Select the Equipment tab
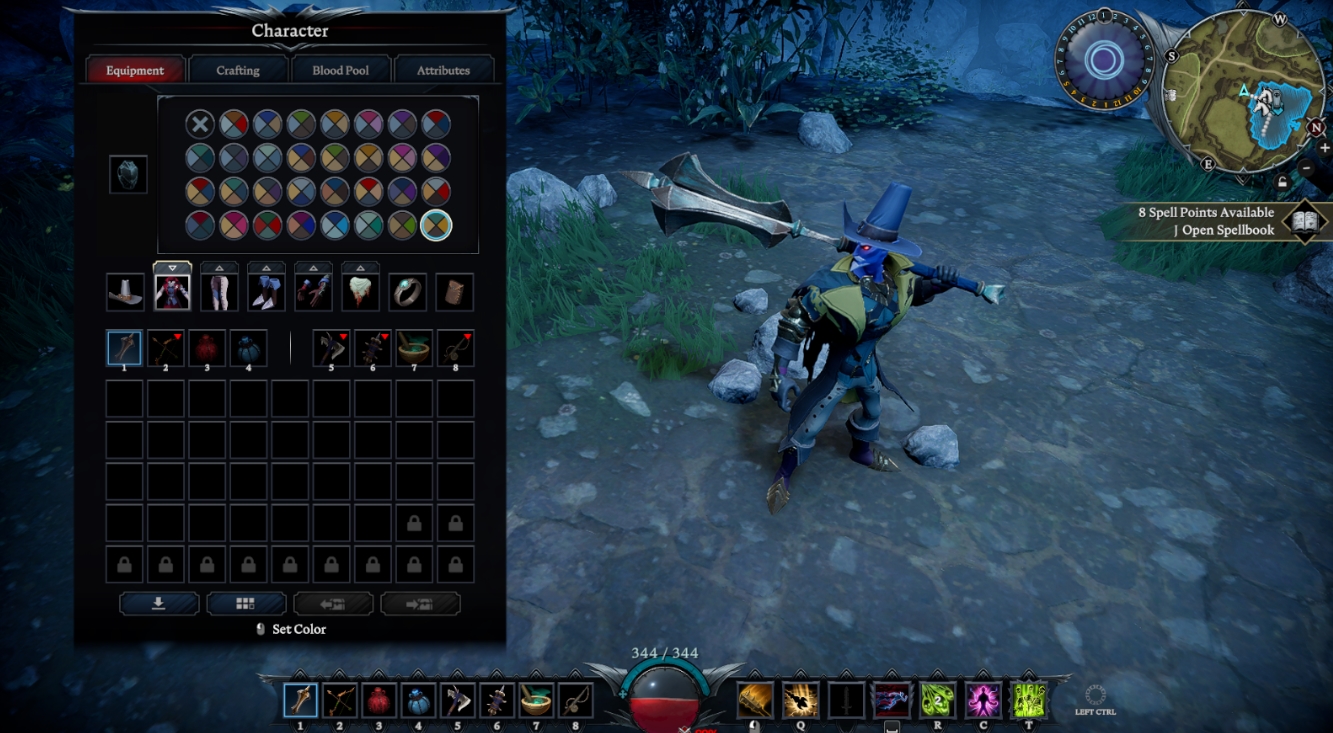Screen dimensions: 1333x733 click(x=135, y=70)
